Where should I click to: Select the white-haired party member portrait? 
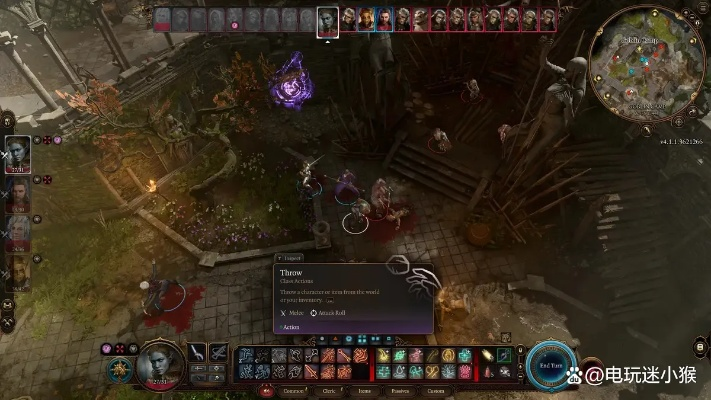[x=18, y=232]
